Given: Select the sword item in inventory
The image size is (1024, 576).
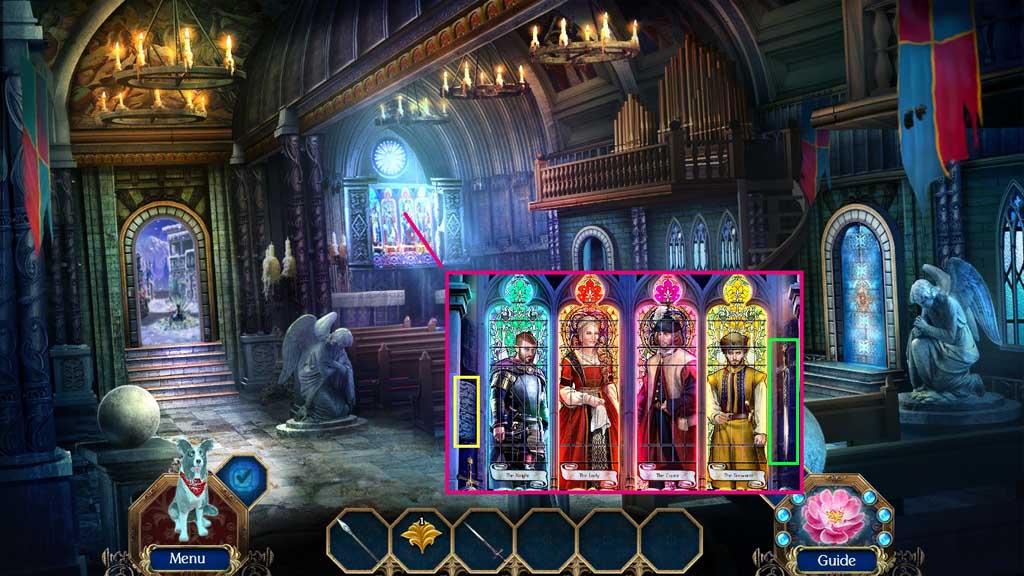Looking at the screenshot, I should [x=483, y=540].
